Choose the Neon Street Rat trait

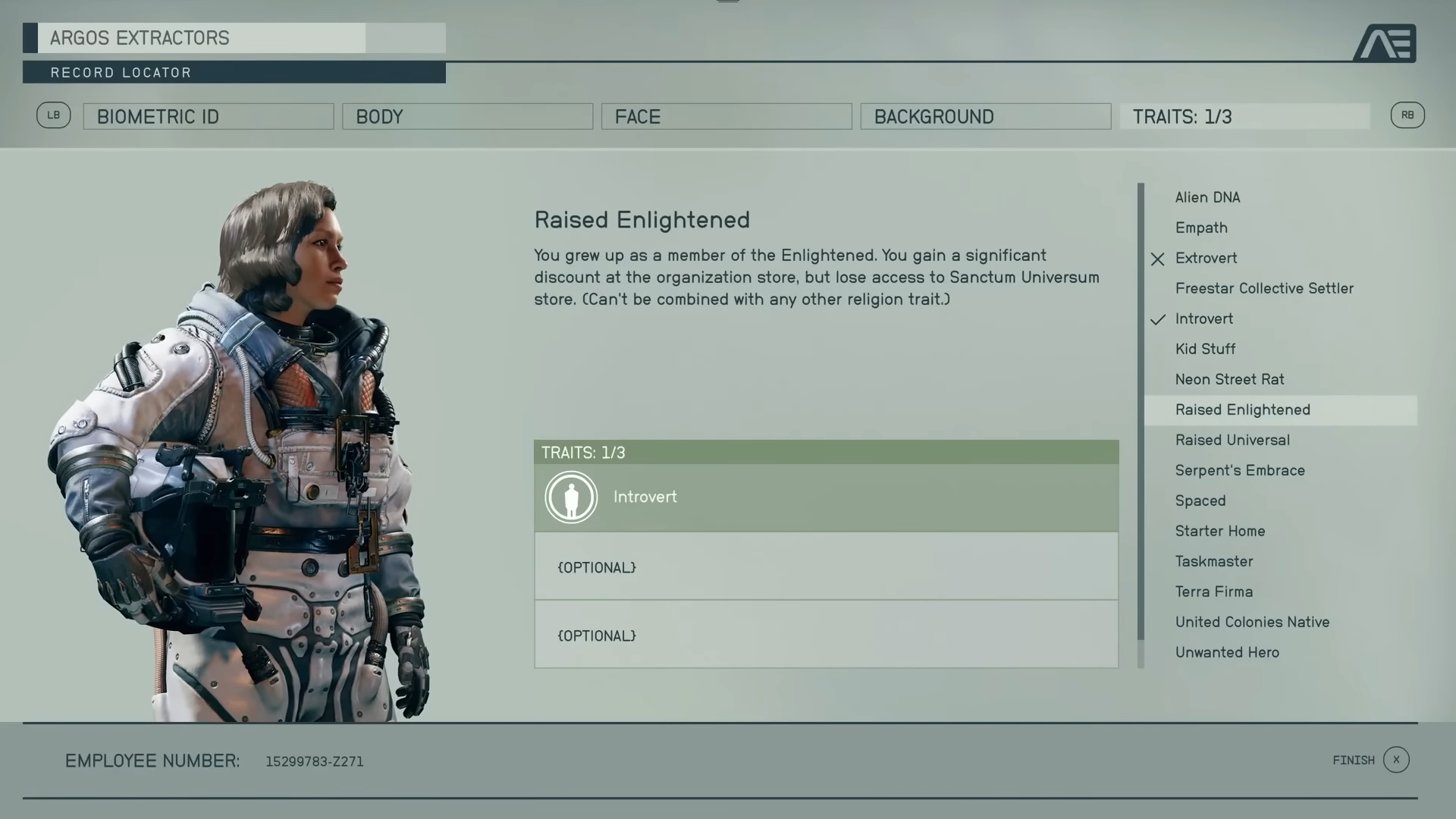(1229, 379)
